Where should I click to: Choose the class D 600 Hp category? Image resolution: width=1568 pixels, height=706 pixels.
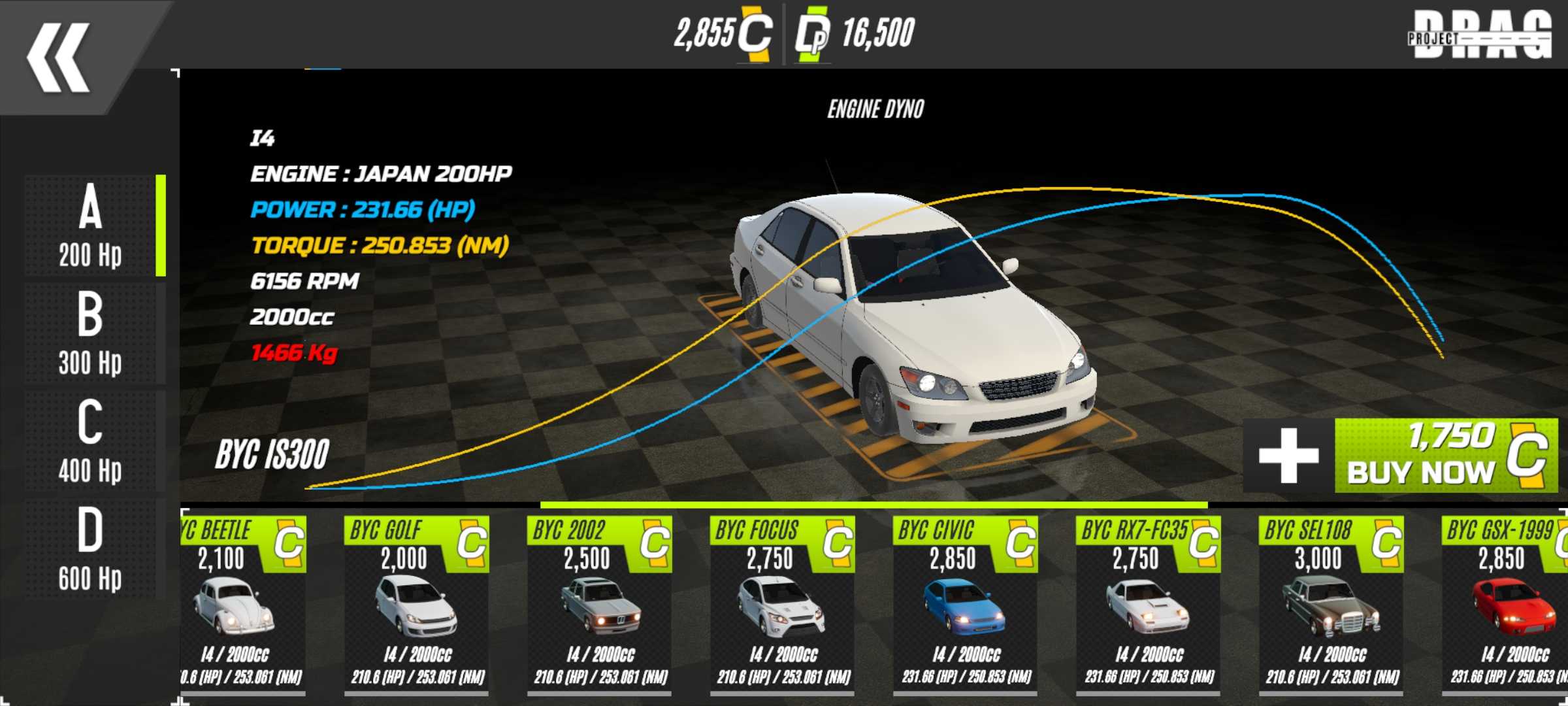(x=90, y=549)
